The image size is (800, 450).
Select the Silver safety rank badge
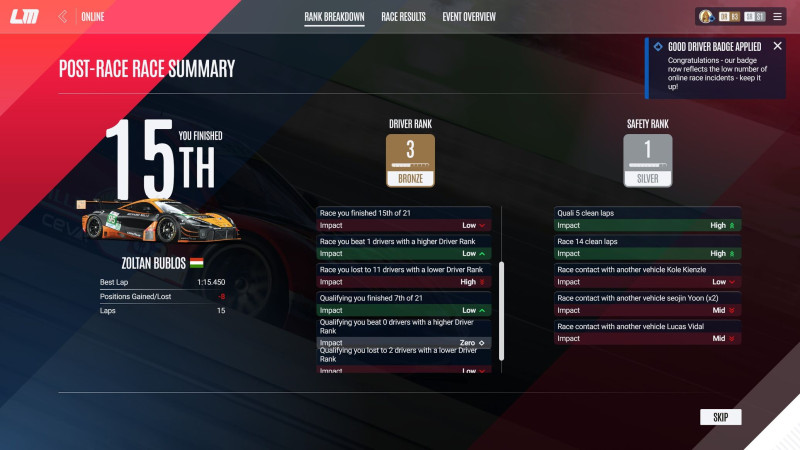pos(647,161)
